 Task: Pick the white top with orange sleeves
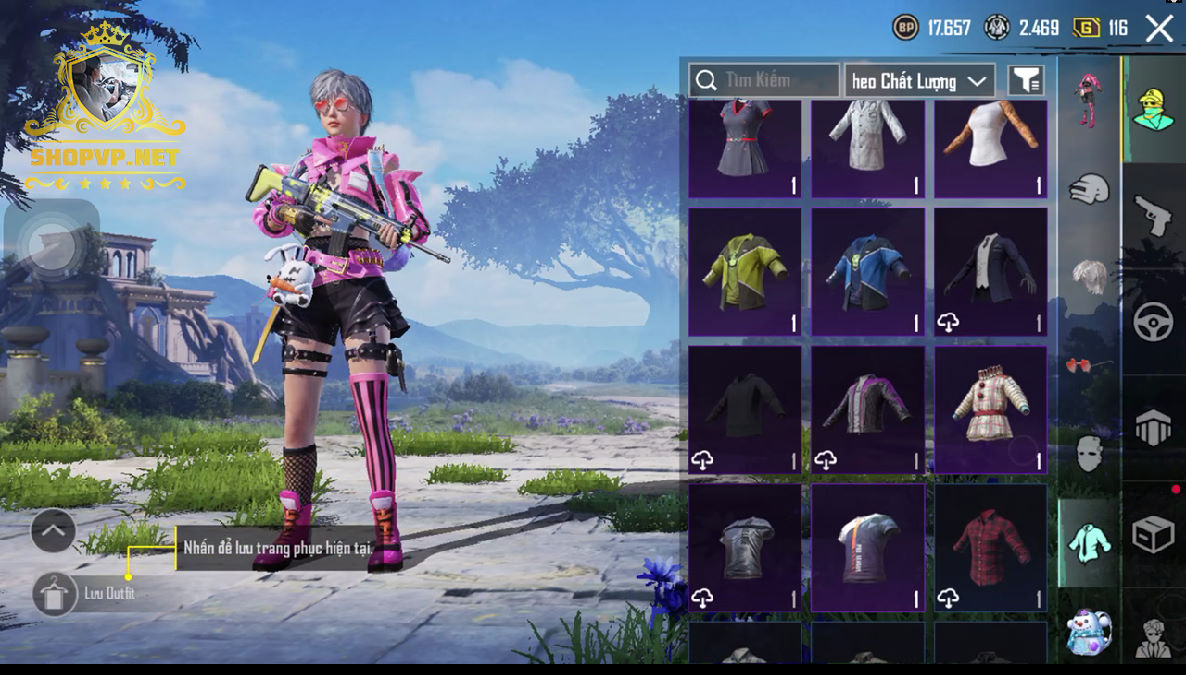click(990, 144)
